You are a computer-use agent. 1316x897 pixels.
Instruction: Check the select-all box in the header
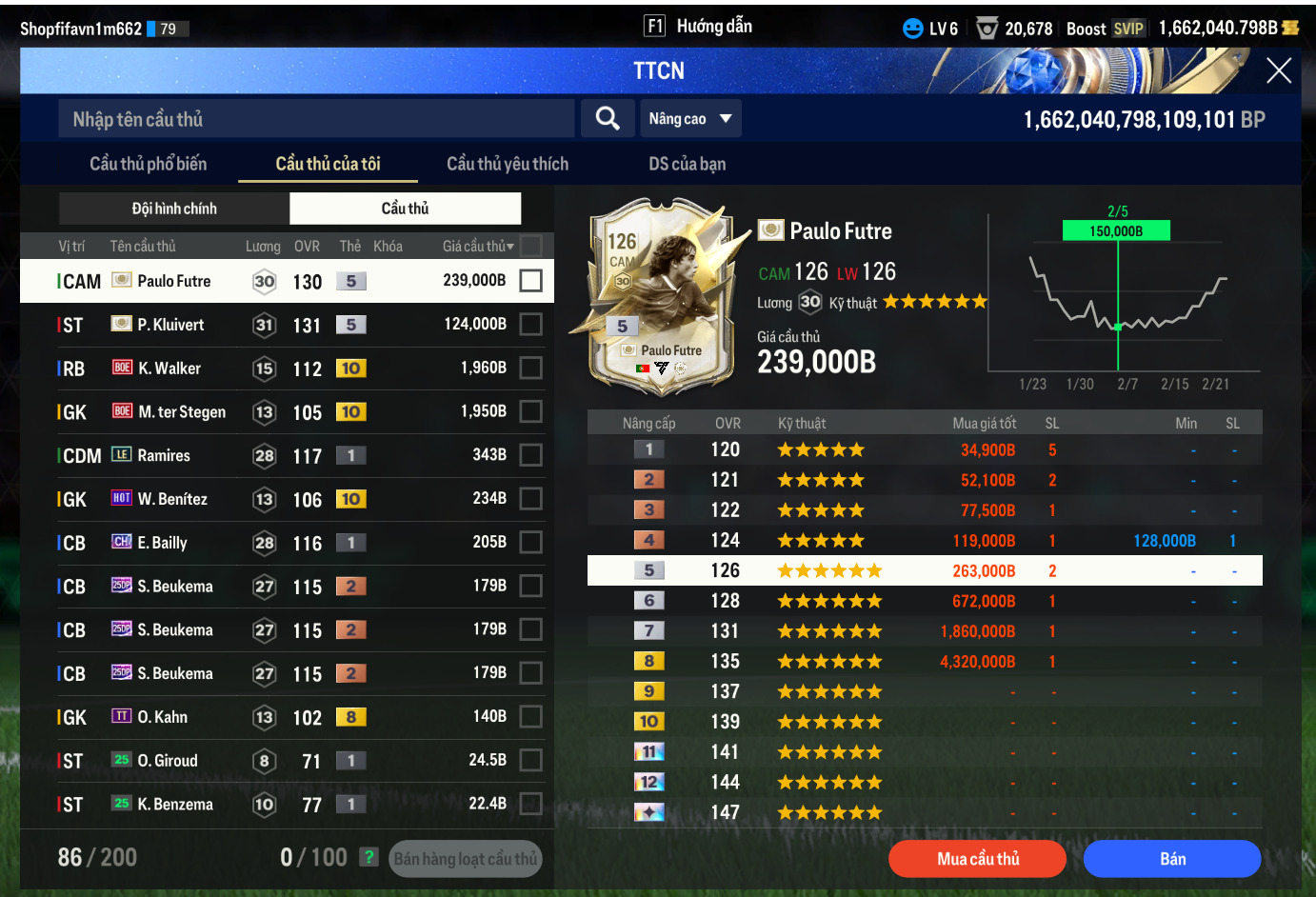tap(531, 246)
